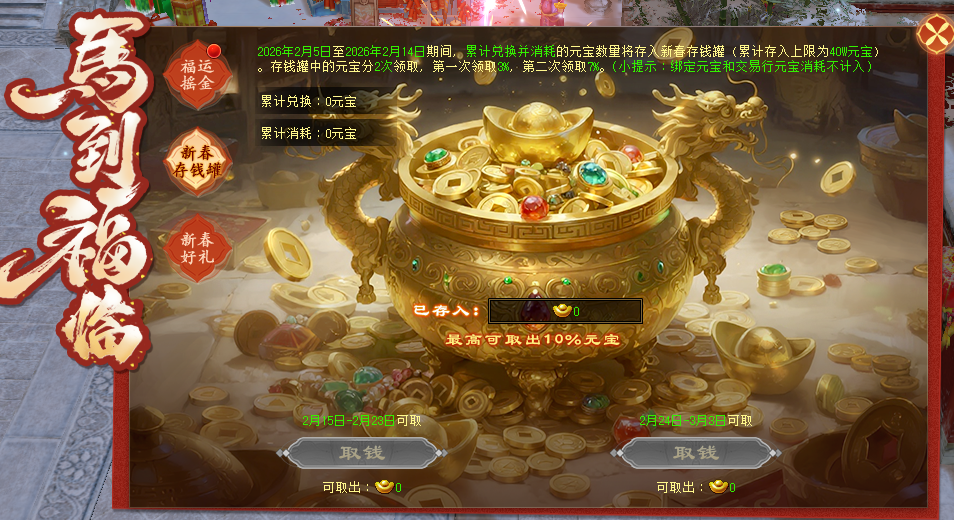Viewport: 954px width, 520px height.
Task: Click 取钱 for 2月15日-2月23日 withdrawal
Action: 362,453
